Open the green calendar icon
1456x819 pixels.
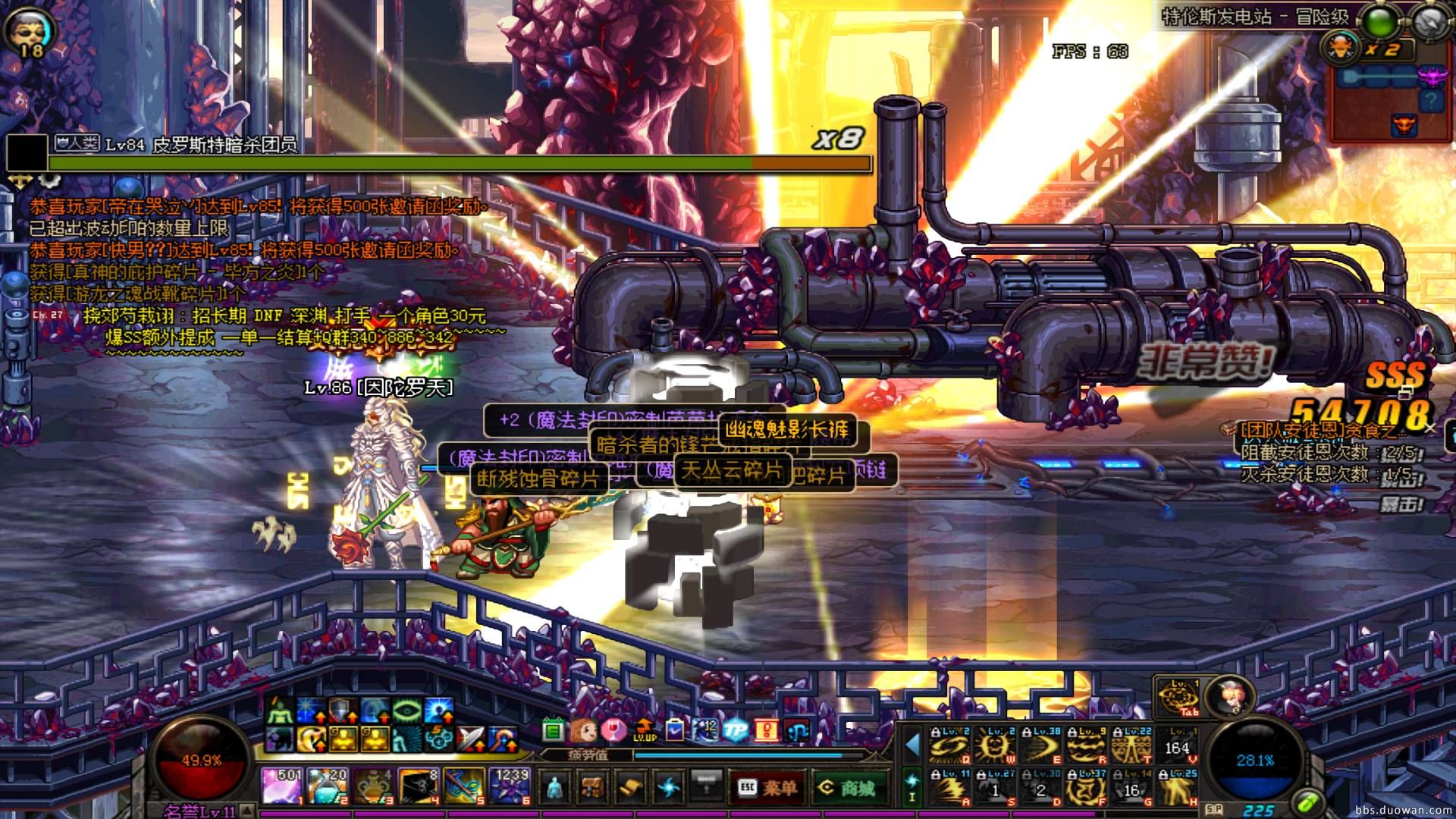coord(553,731)
